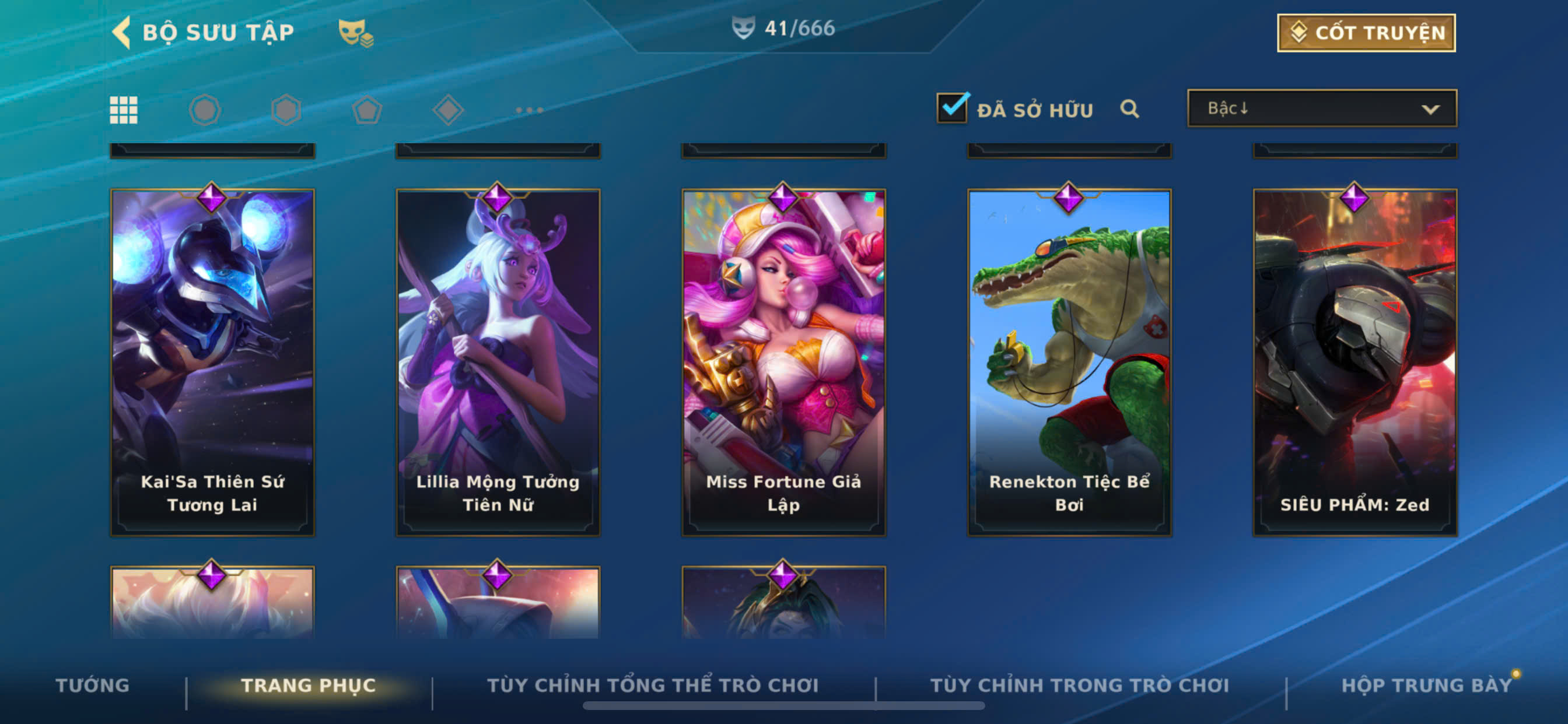
Task: Select SIÊU PHẨM: Zed skin card
Action: tap(1354, 363)
